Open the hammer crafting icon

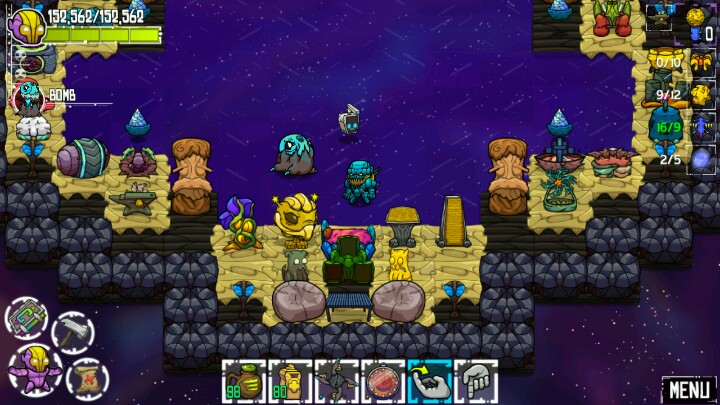(73, 332)
